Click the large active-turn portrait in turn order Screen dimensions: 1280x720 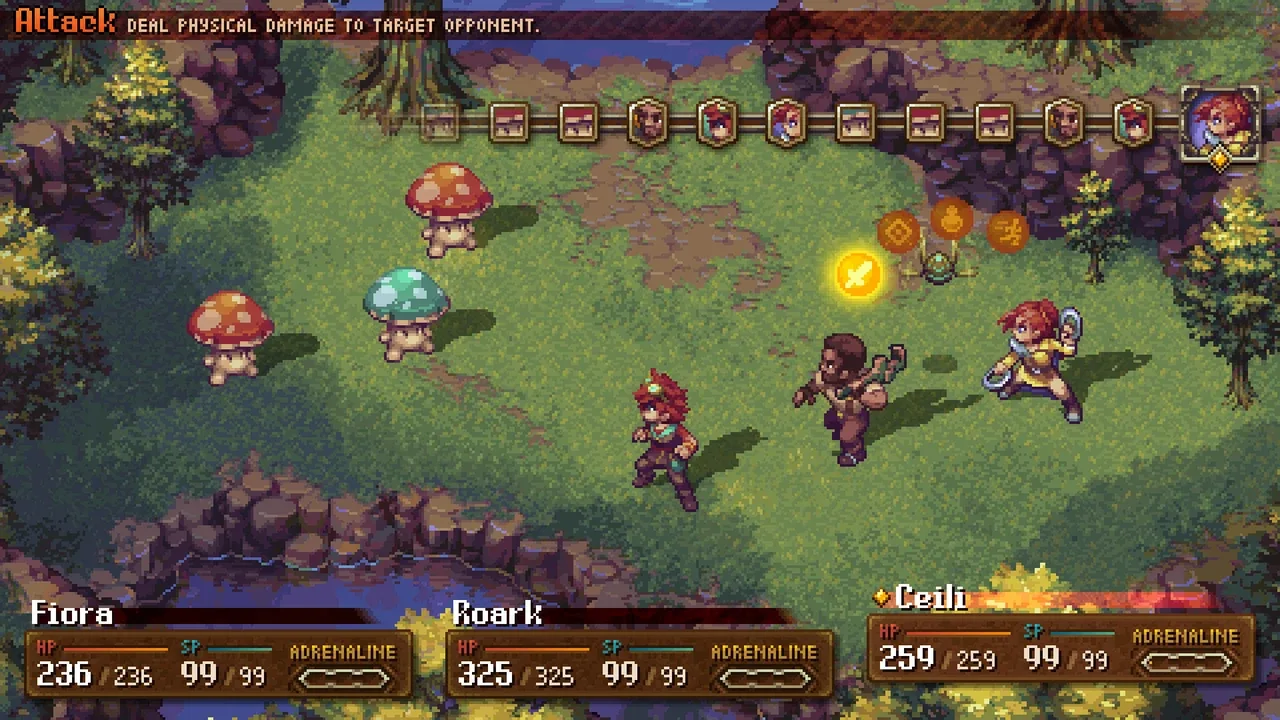1220,125
